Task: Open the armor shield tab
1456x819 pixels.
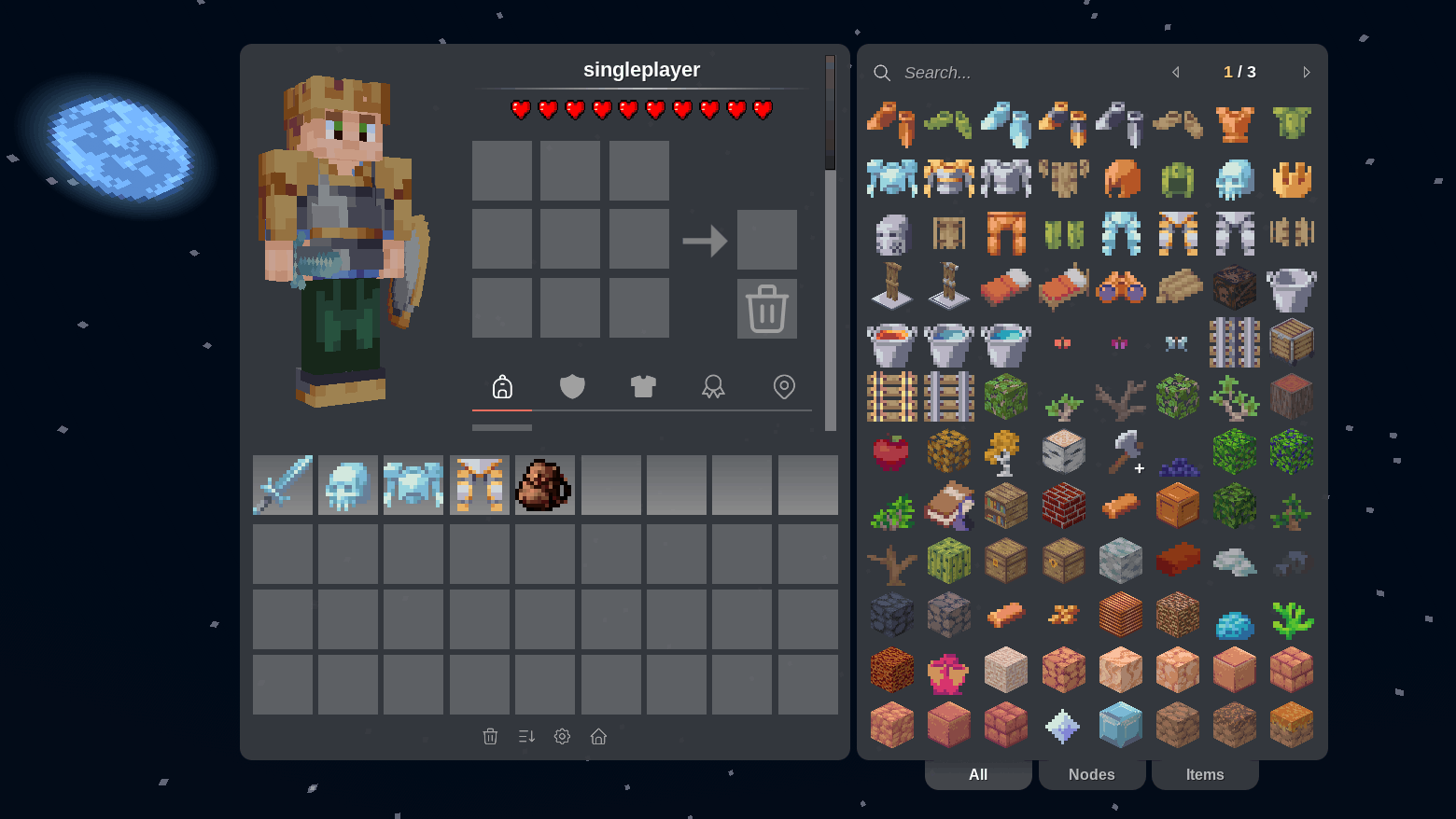Action: 572,386
